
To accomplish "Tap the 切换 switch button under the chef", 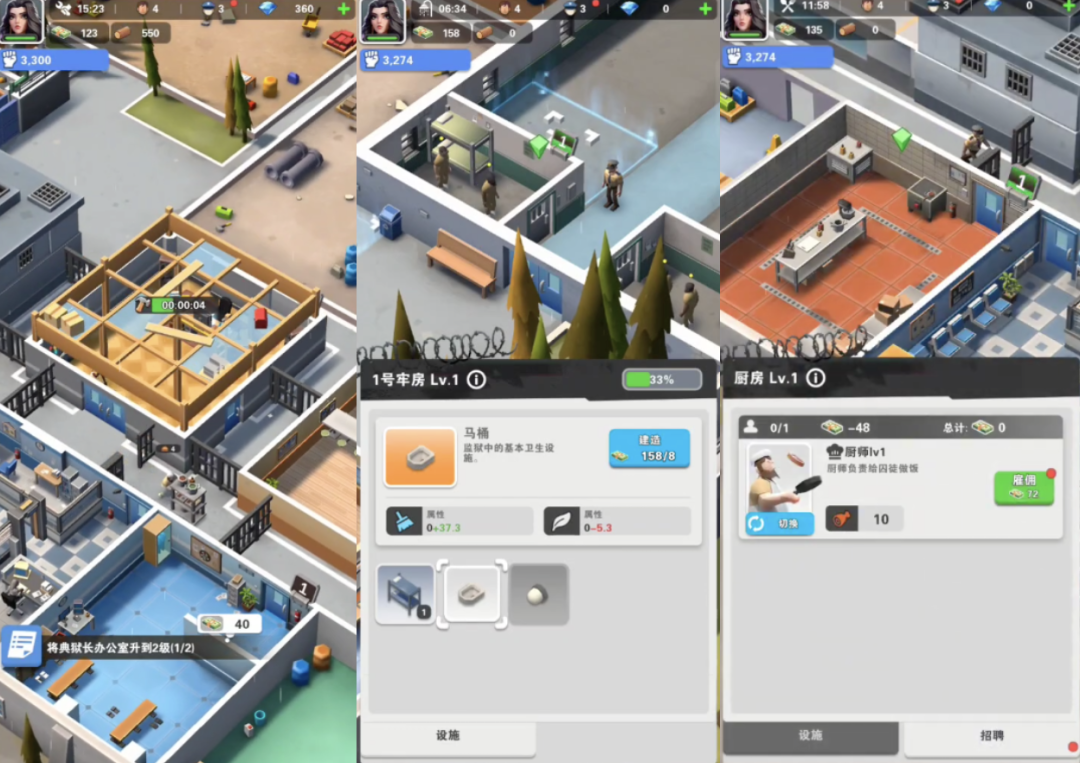I will pyautogui.click(x=779, y=523).
